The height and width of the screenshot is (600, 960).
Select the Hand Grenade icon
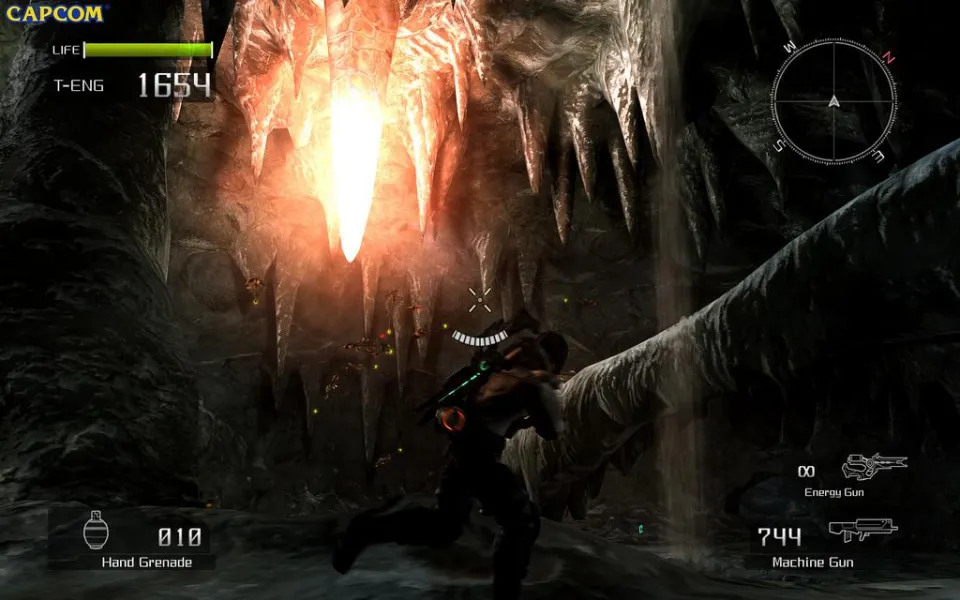97,529
